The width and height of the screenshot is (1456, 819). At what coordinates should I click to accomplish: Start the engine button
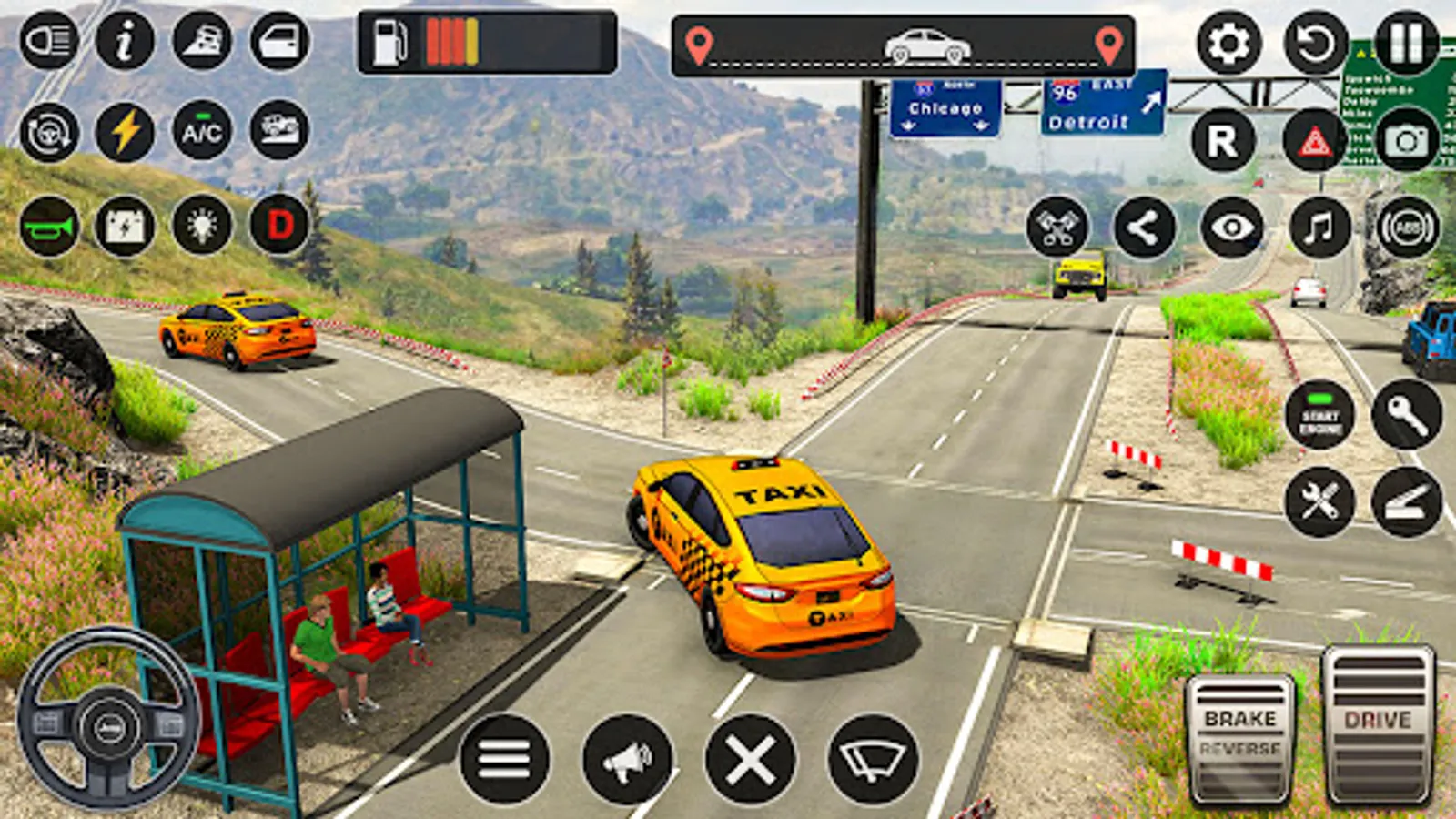coord(1319,416)
